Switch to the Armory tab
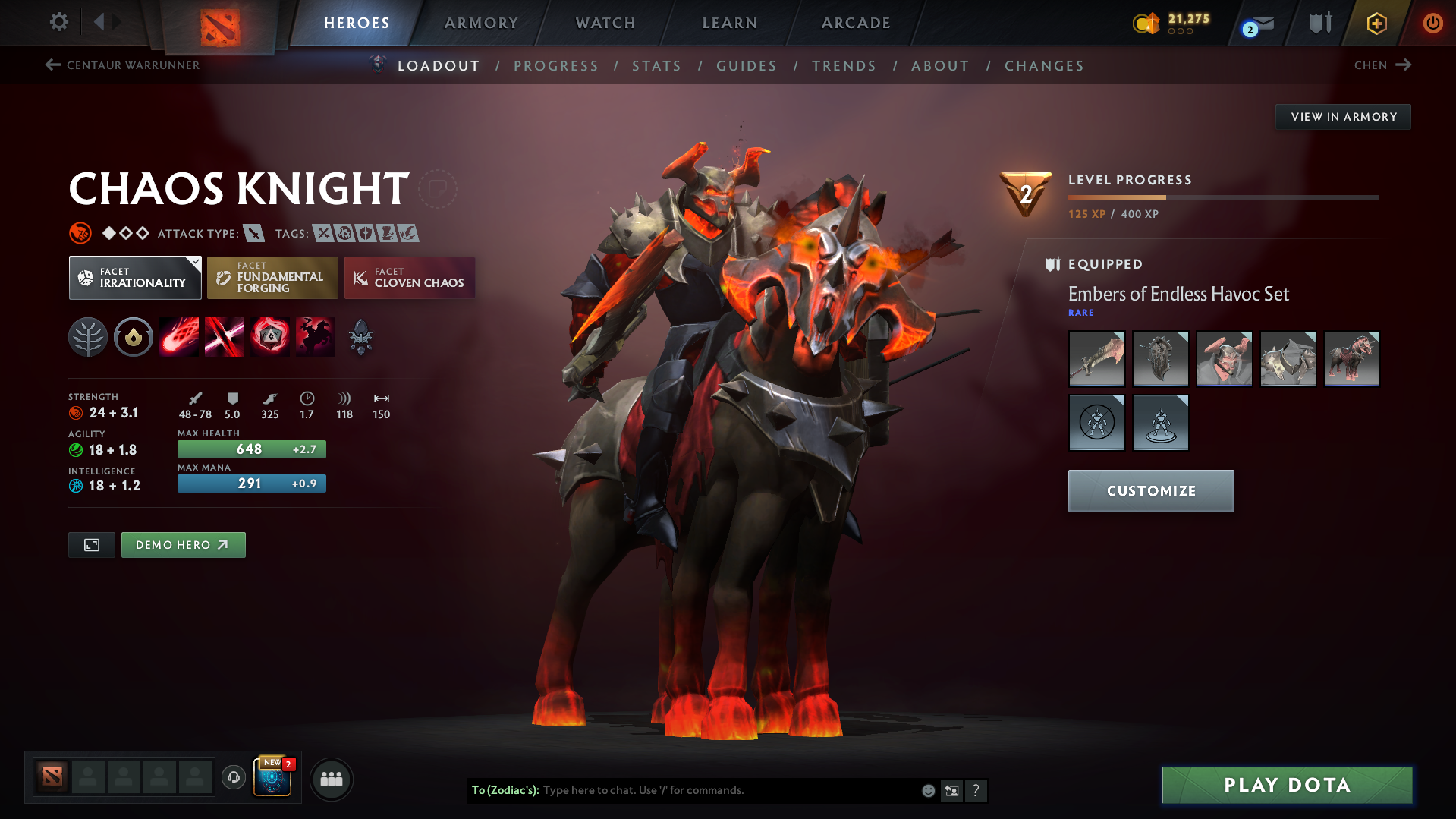The height and width of the screenshot is (819, 1456). click(481, 23)
